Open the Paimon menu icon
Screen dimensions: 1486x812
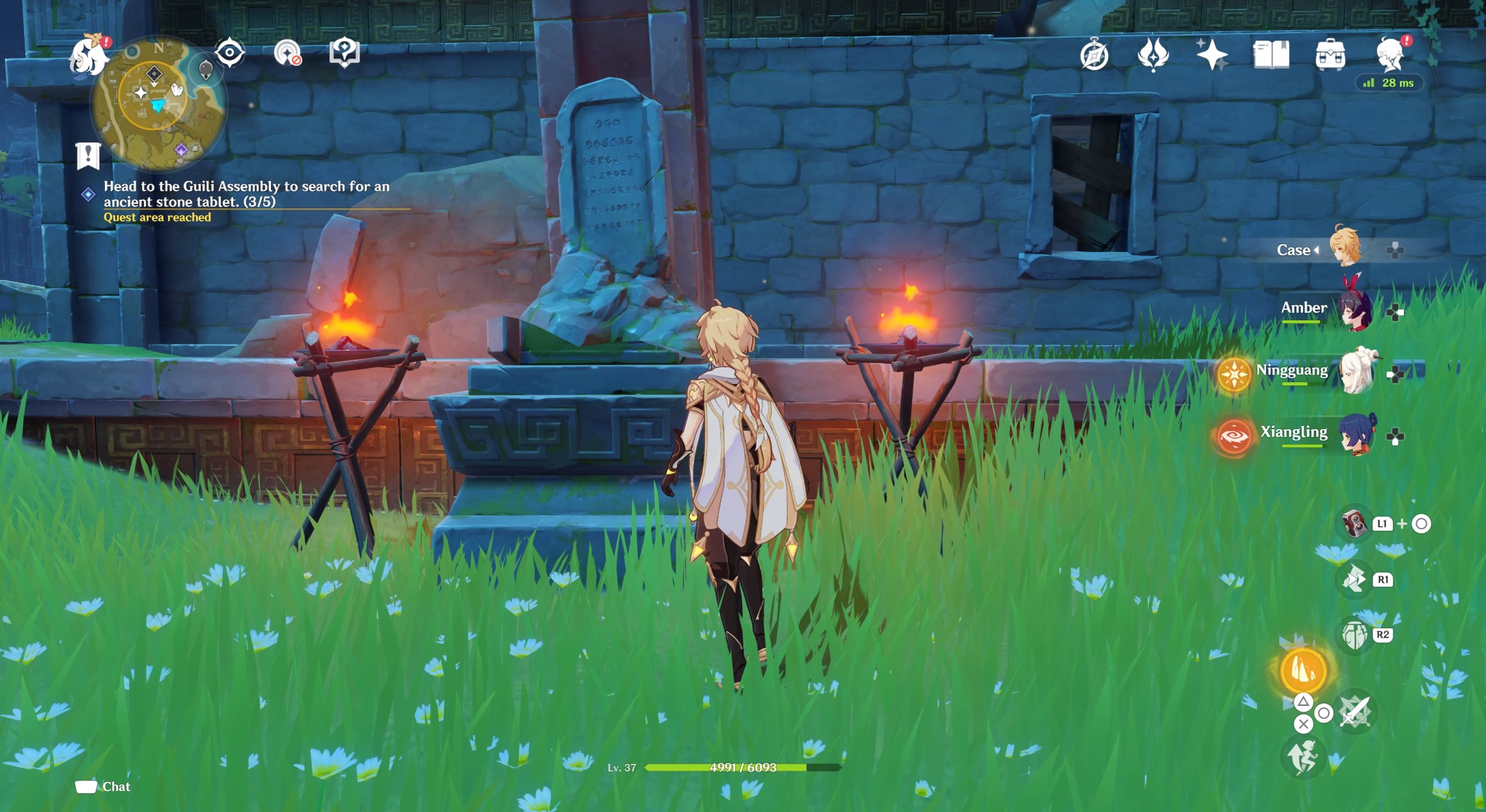tap(89, 57)
